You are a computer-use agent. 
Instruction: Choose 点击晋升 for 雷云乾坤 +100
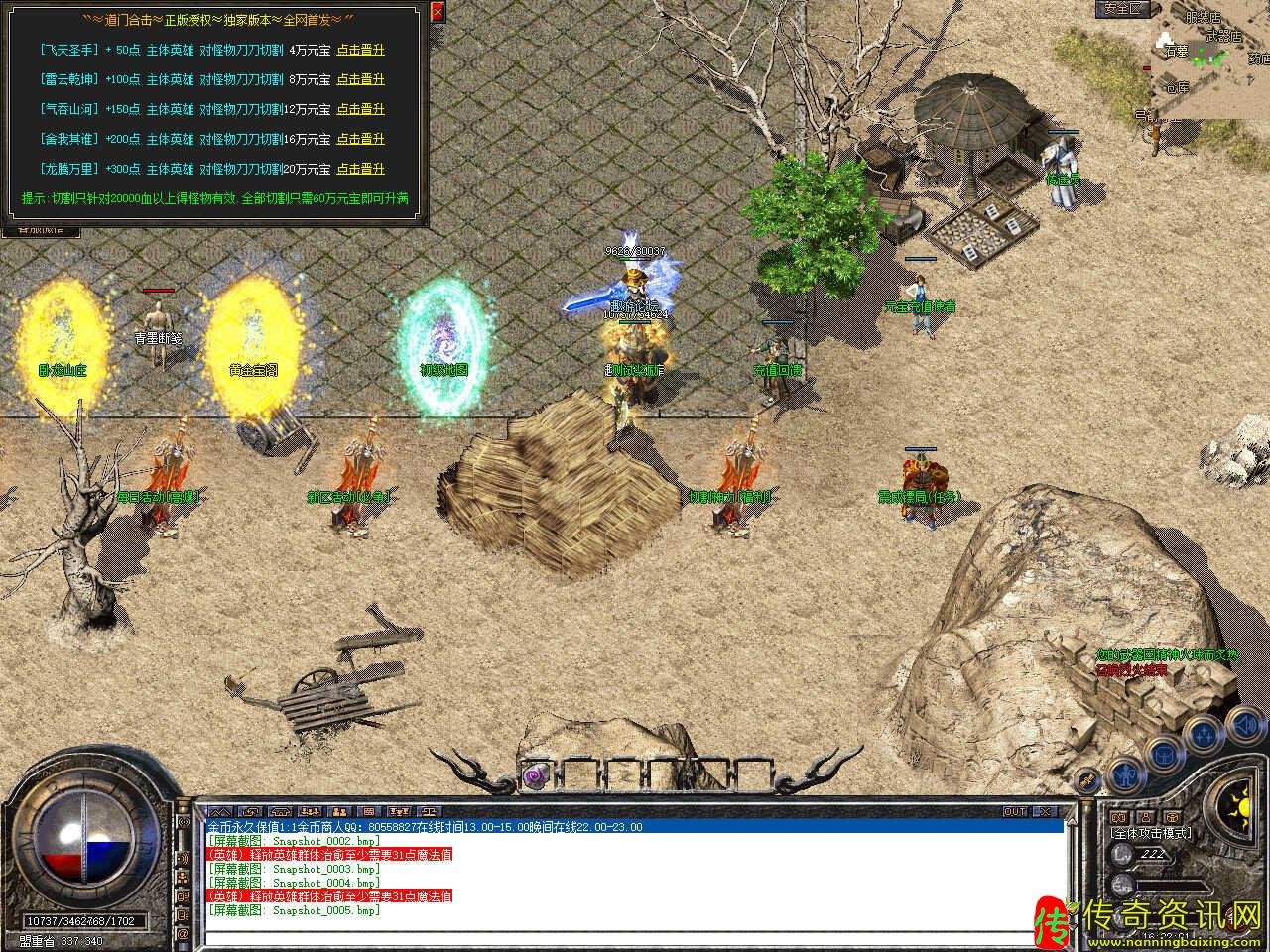360,79
